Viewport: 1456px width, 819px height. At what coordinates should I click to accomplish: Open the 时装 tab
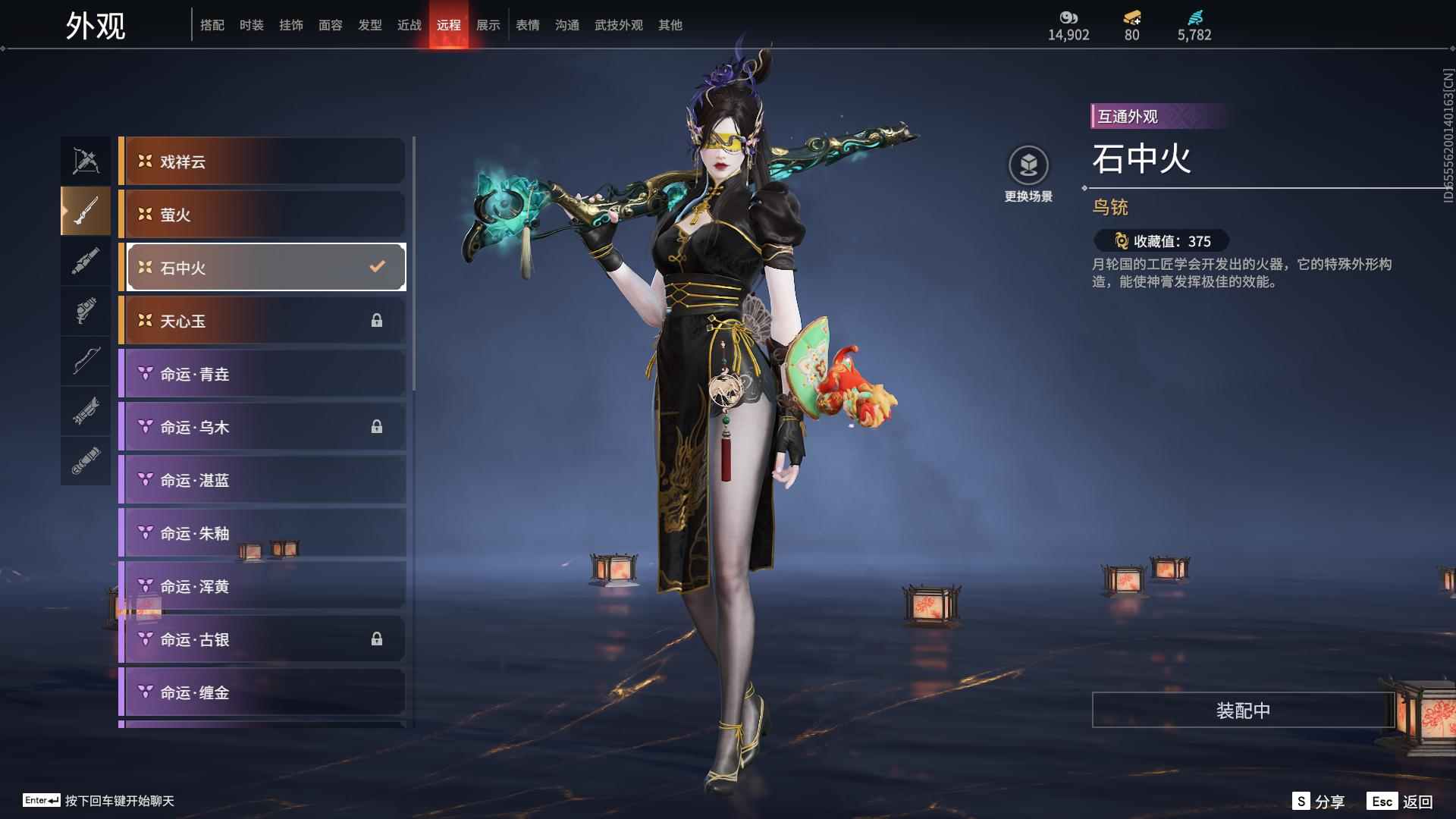[x=252, y=25]
